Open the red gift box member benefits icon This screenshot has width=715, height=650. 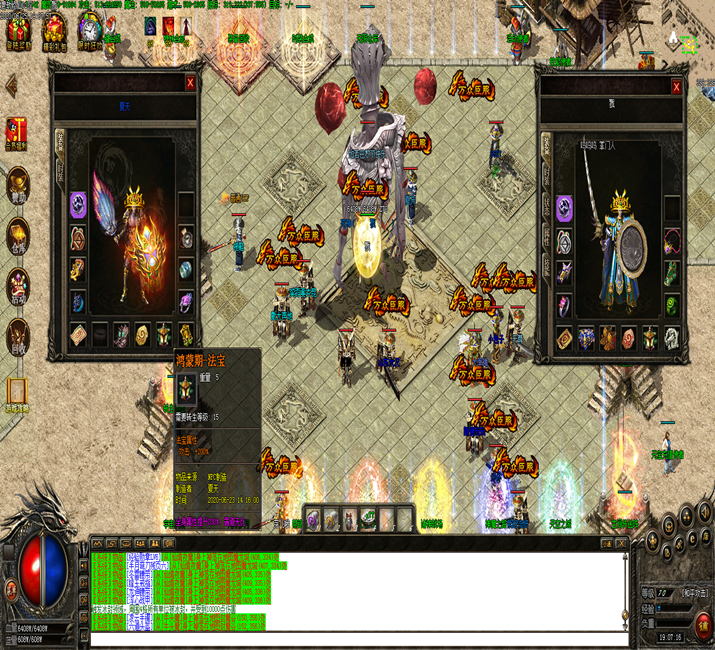click(16, 130)
